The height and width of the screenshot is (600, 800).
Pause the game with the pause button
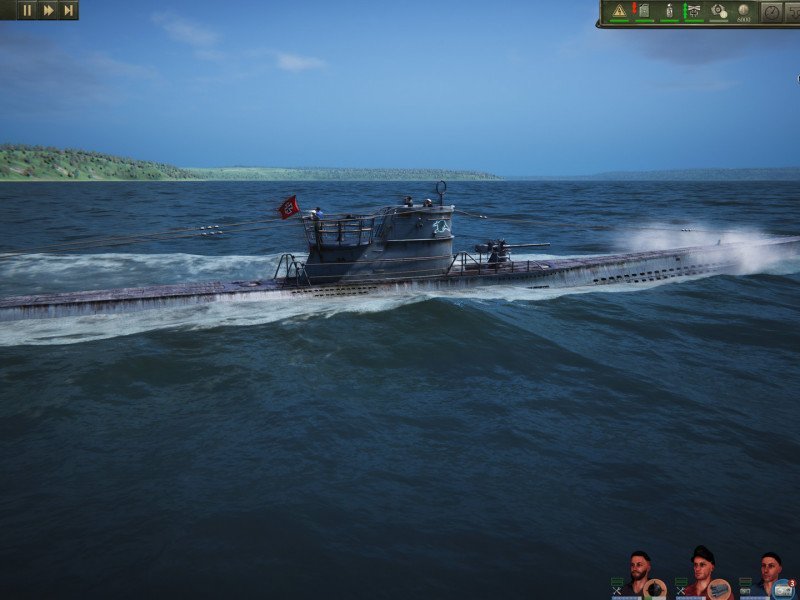[x=27, y=10]
